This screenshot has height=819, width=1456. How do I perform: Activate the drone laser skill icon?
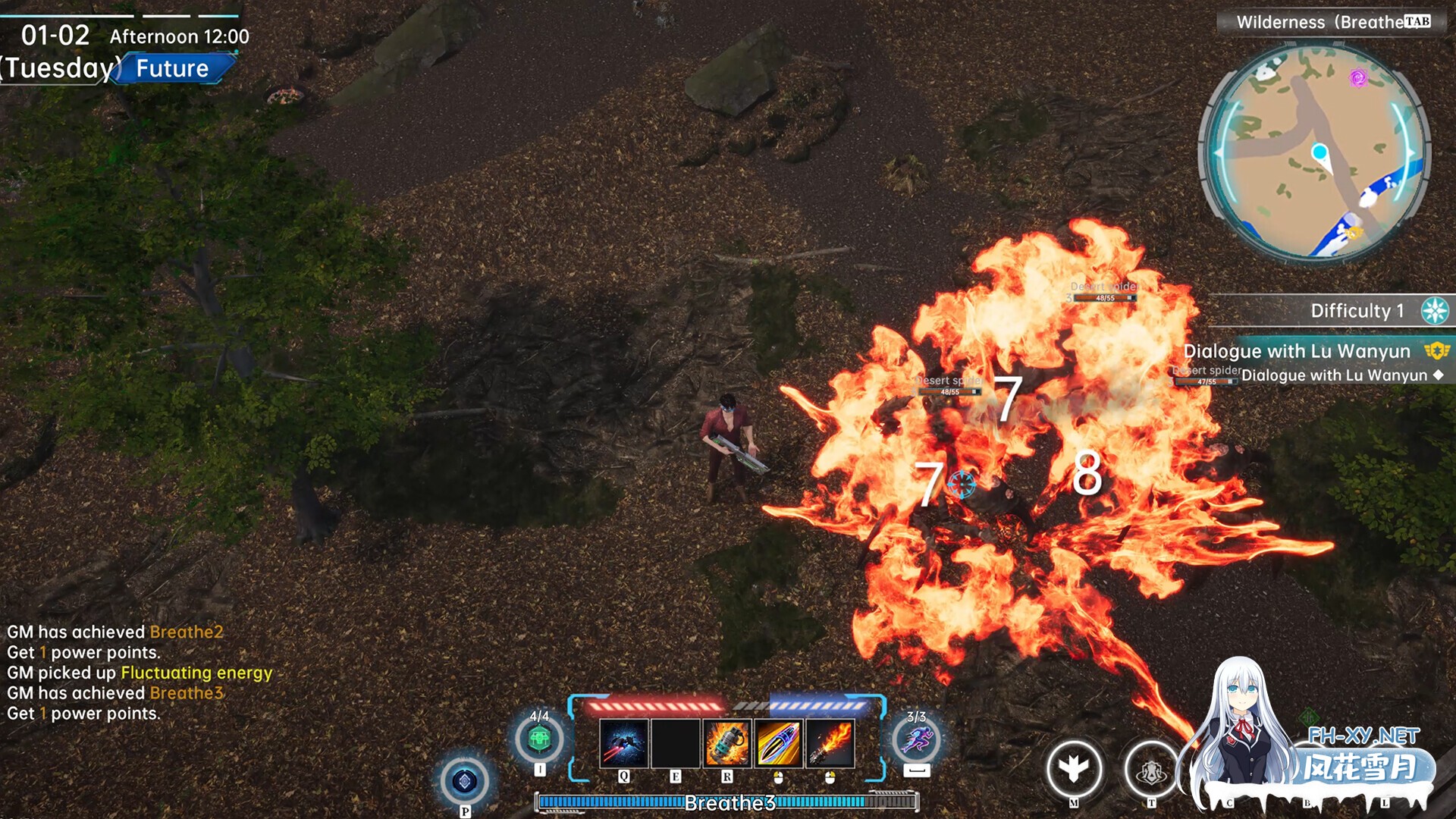point(623,743)
